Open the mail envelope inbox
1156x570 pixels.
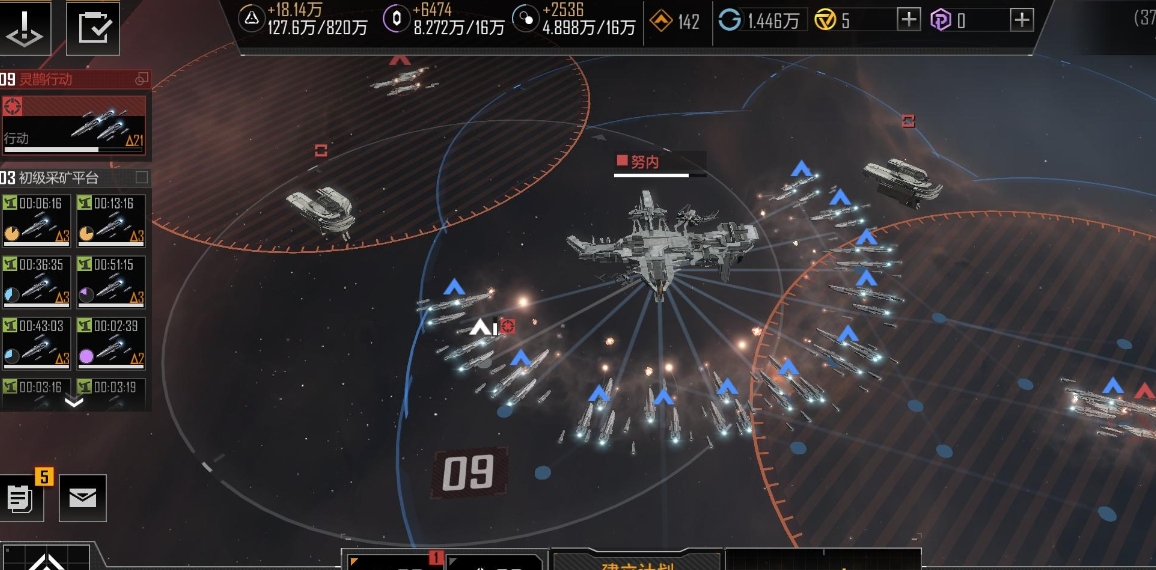tap(83, 497)
